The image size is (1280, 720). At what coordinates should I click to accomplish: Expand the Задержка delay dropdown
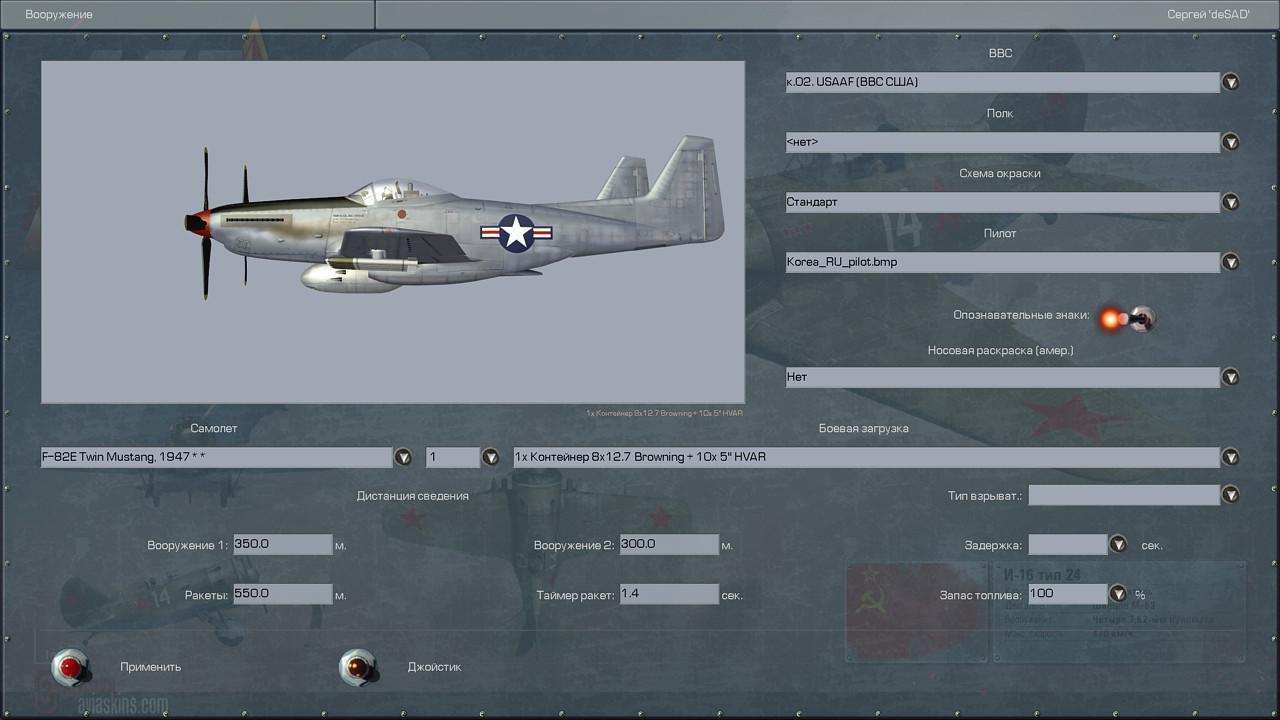1118,545
